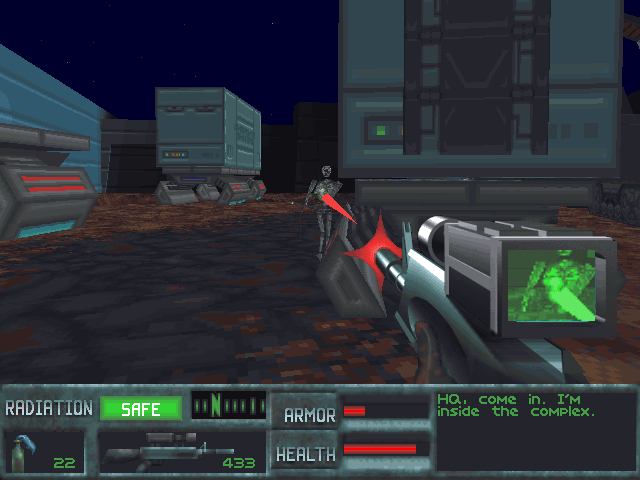Select the bottle grenade item slot
Screen dimensions: 640x480
[x=43, y=452]
